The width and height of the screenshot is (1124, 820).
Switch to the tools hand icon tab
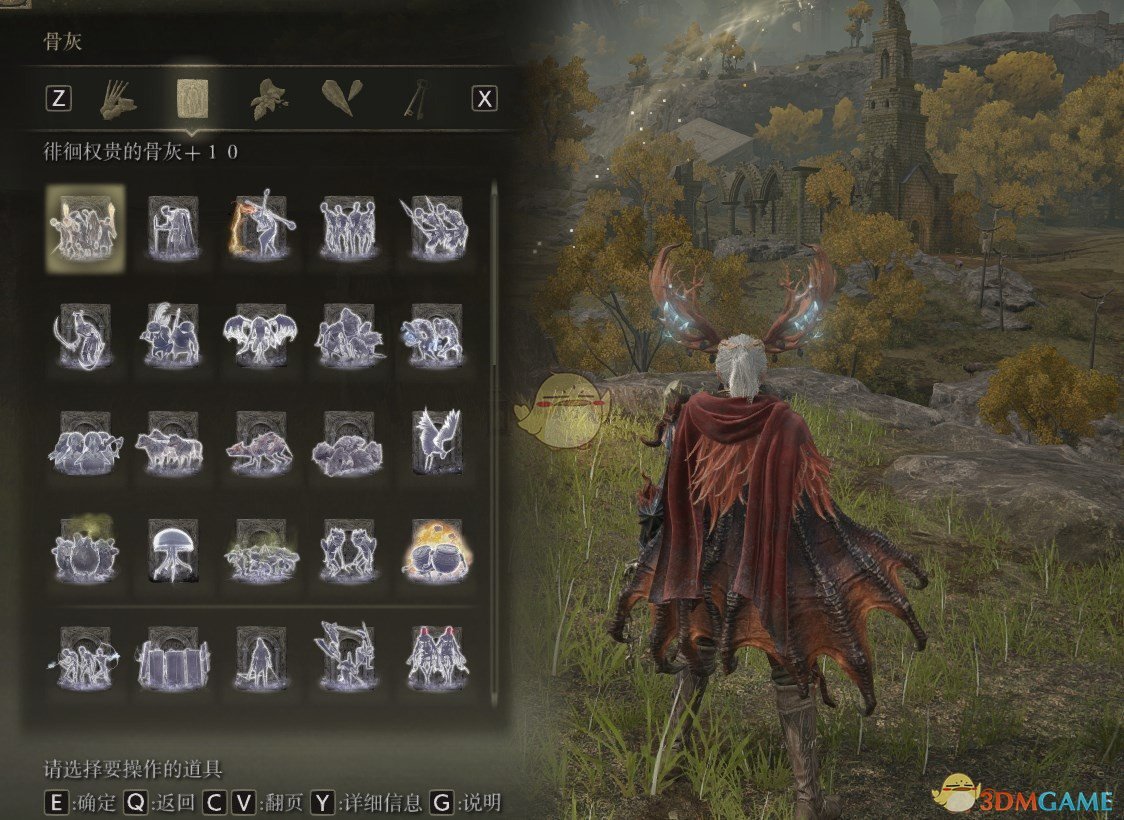point(119,98)
